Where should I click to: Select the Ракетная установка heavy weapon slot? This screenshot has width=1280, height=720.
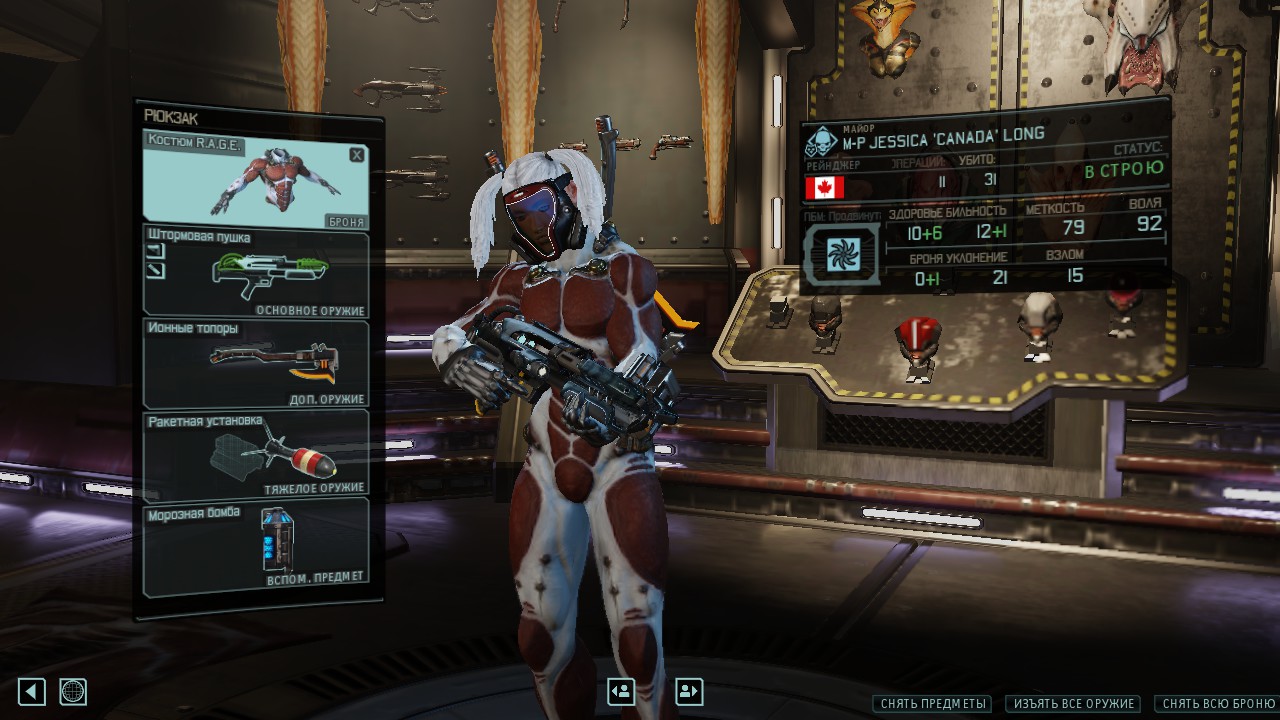click(256, 454)
